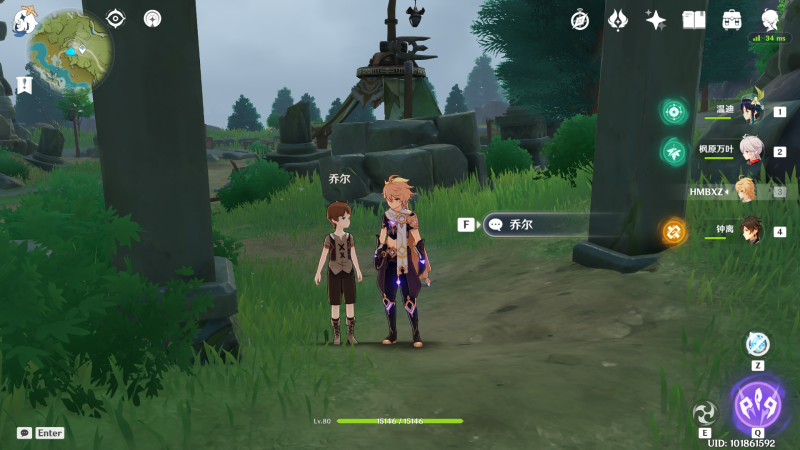Screen dimensions: 800x450
Task: Open the quest list bookmark icon
Action: point(24,85)
